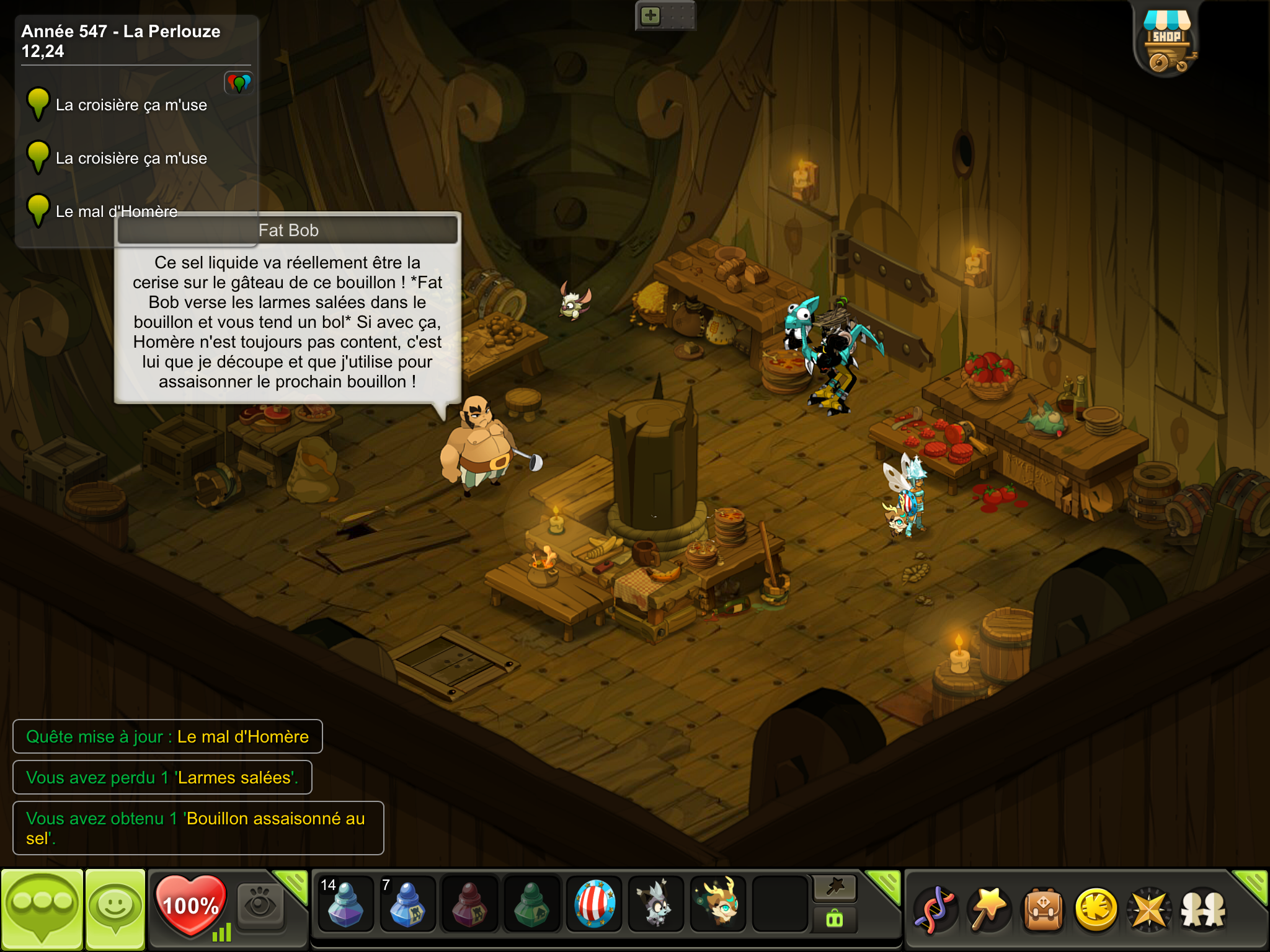Screen dimensions: 1270x952
Task: Open the inventory backpack
Action: click(x=1043, y=910)
